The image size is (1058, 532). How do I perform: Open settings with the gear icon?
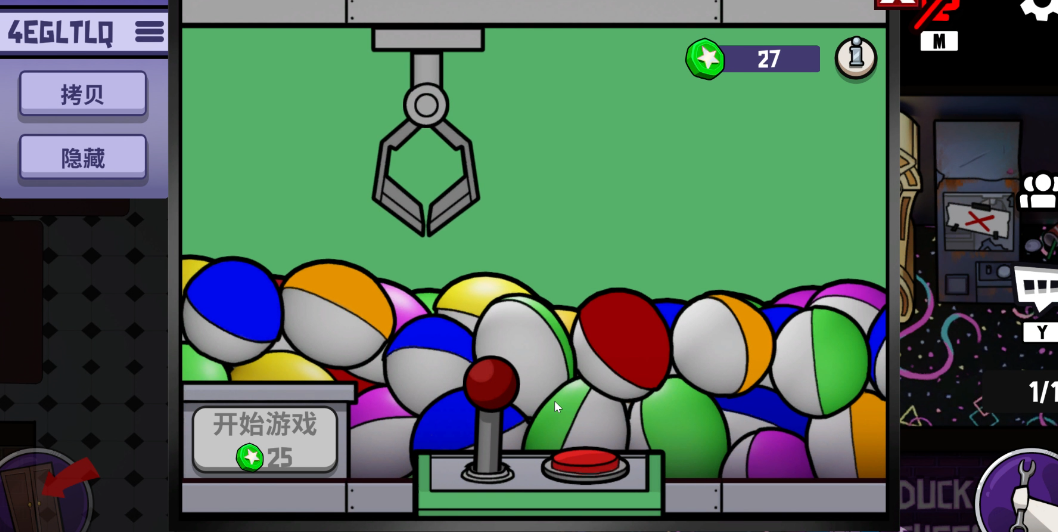1040,8
